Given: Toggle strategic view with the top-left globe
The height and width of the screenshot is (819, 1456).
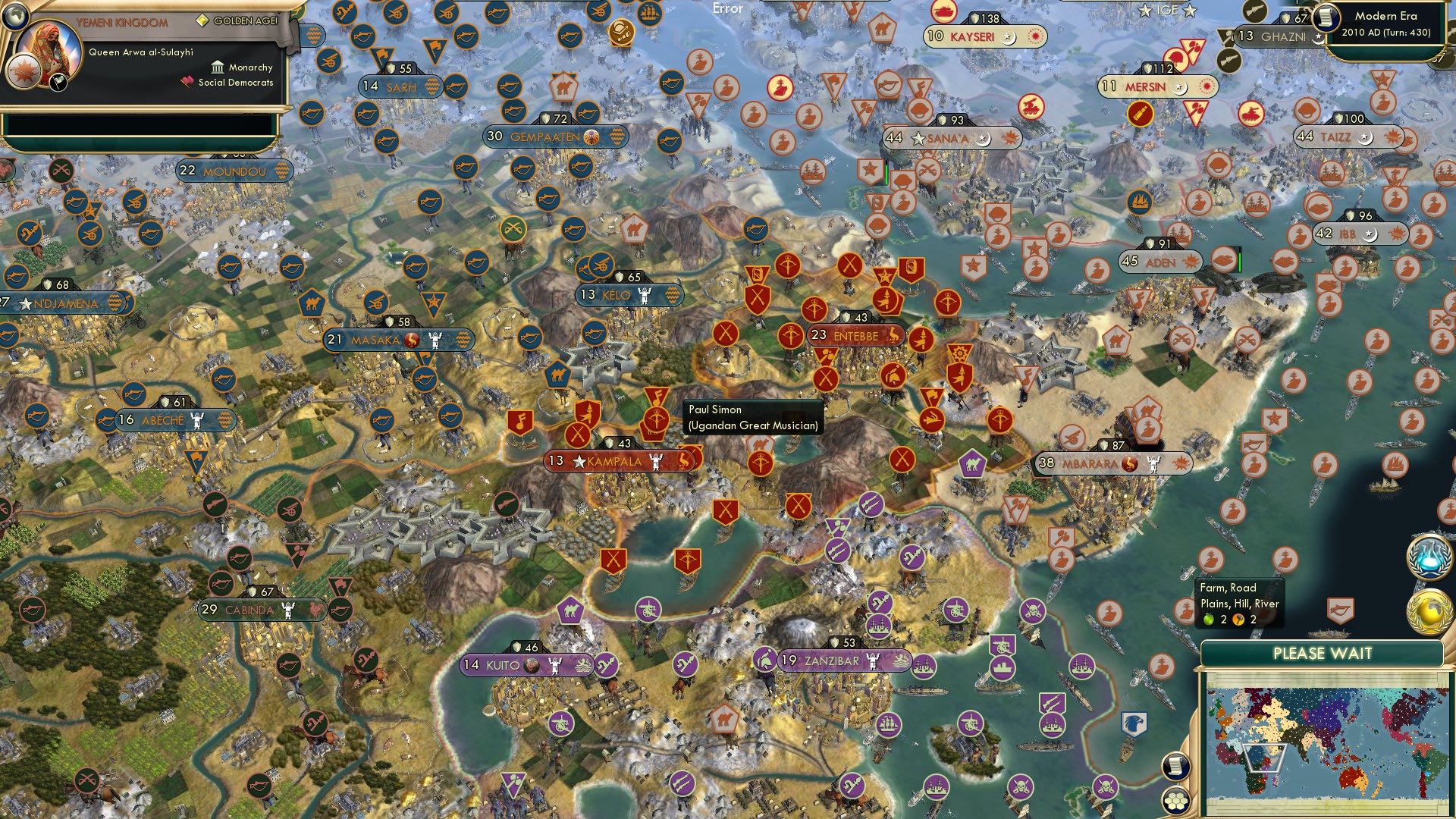Looking at the screenshot, I should click(17, 18).
